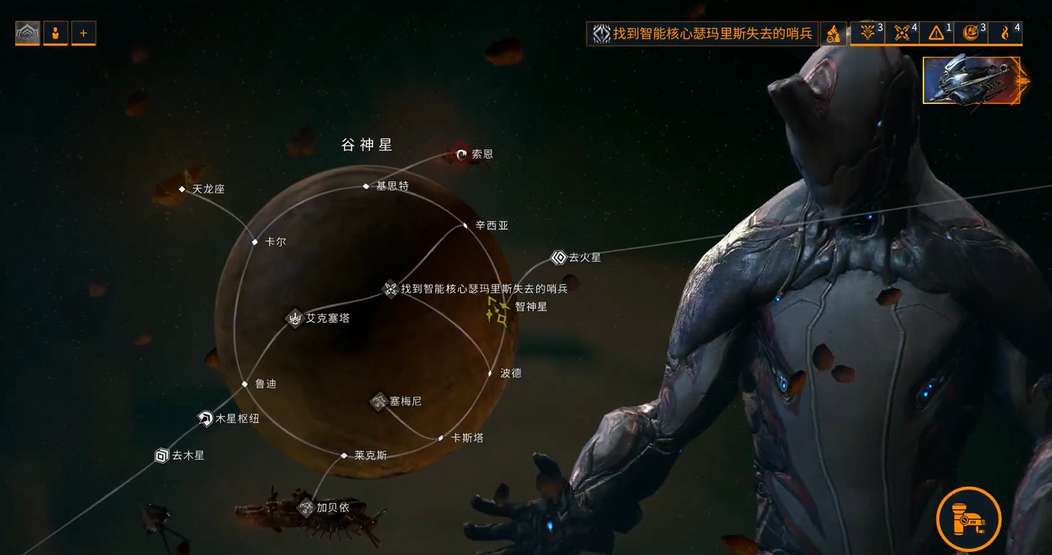Open the crossed-blades invasions icon
The width and height of the screenshot is (1052, 555).
[x=901, y=33]
